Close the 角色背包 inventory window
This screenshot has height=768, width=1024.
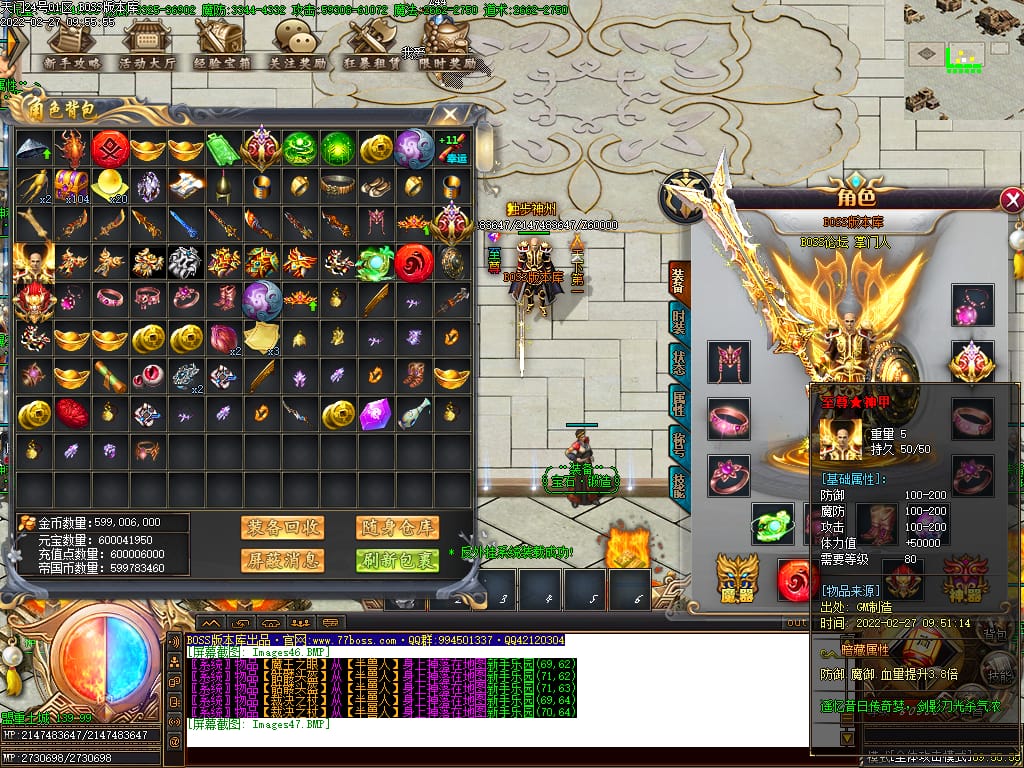[451, 114]
